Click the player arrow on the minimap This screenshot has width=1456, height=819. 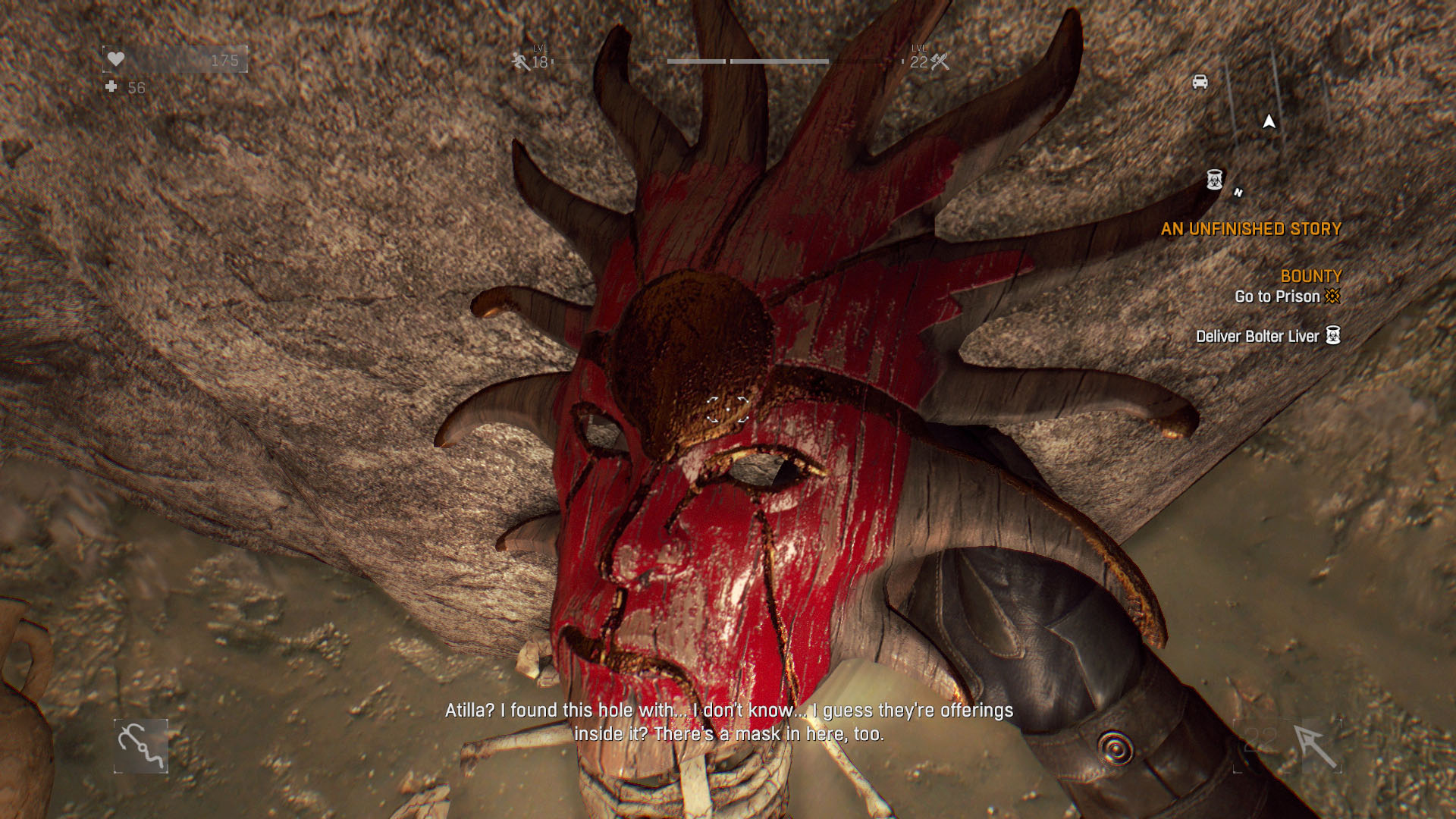pos(1269,121)
